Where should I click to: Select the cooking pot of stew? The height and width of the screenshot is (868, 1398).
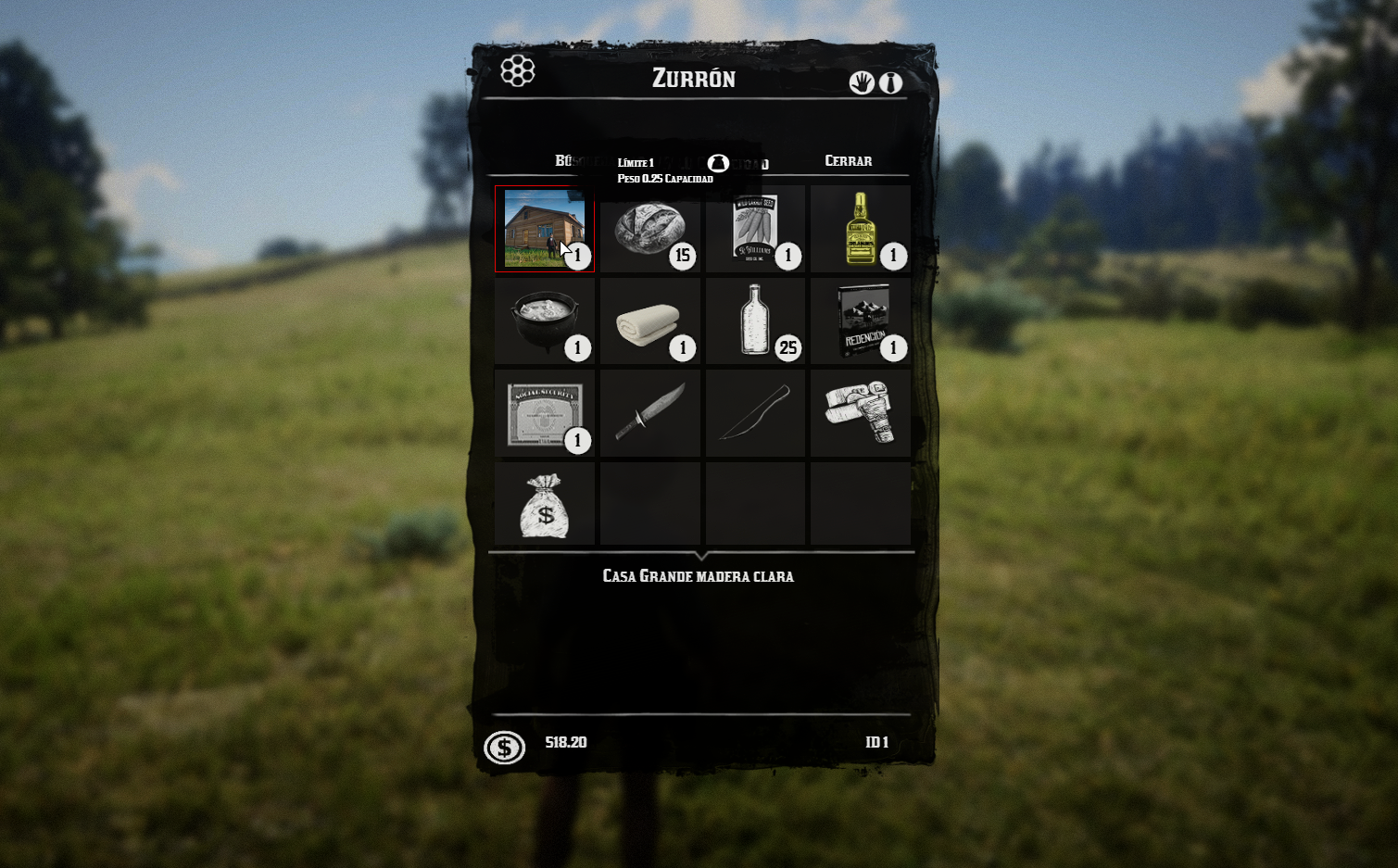click(545, 321)
